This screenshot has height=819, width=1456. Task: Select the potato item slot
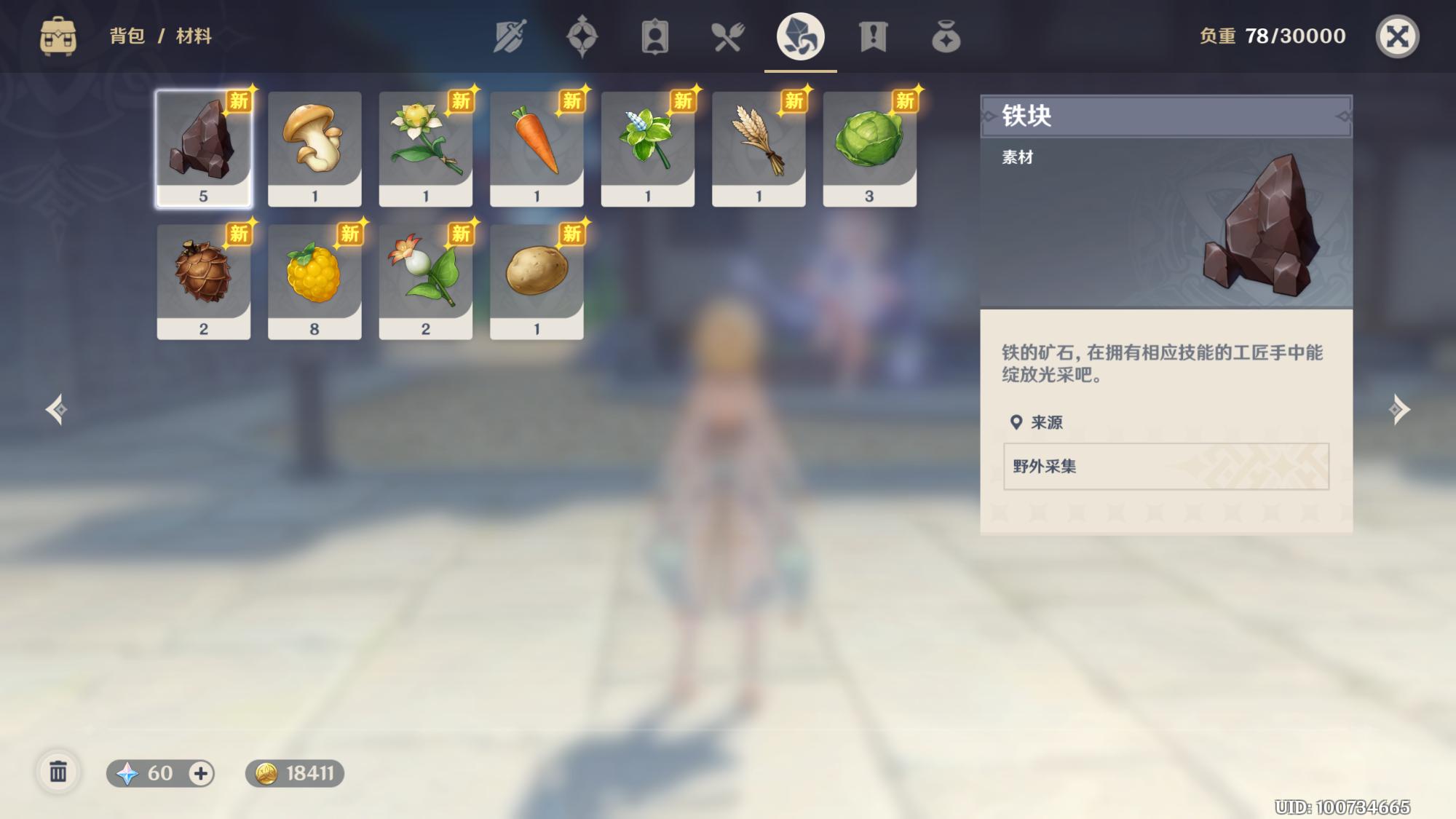pos(537,282)
